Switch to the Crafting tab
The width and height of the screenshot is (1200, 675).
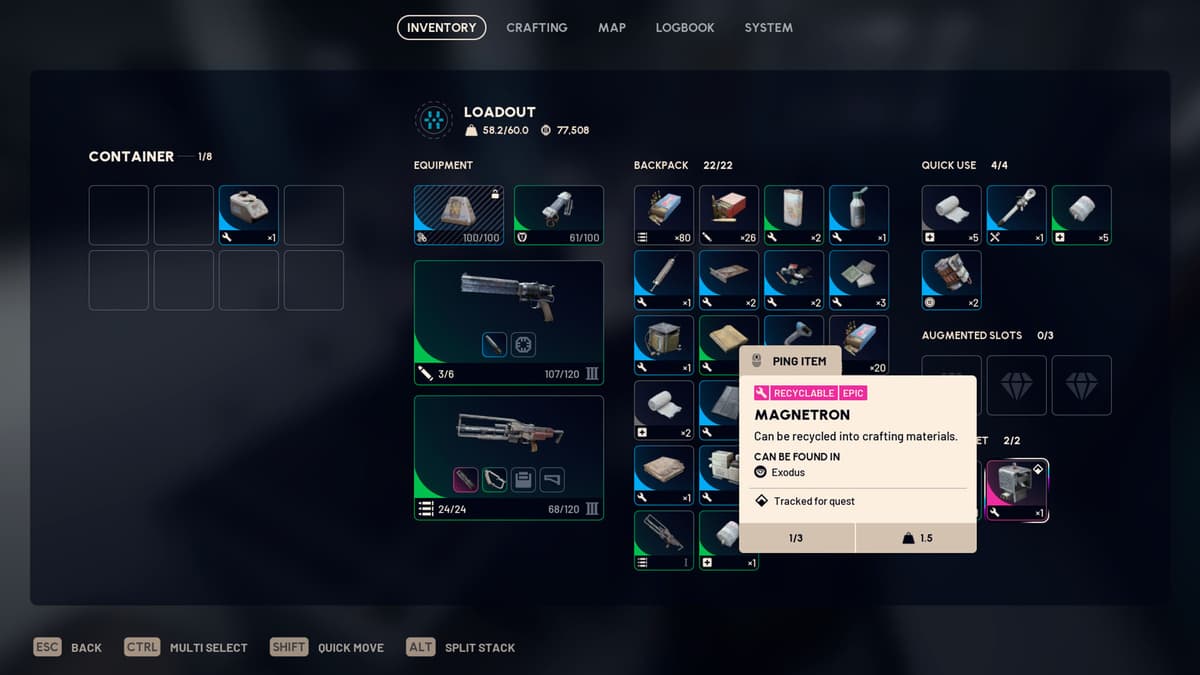tap(536, 28)
